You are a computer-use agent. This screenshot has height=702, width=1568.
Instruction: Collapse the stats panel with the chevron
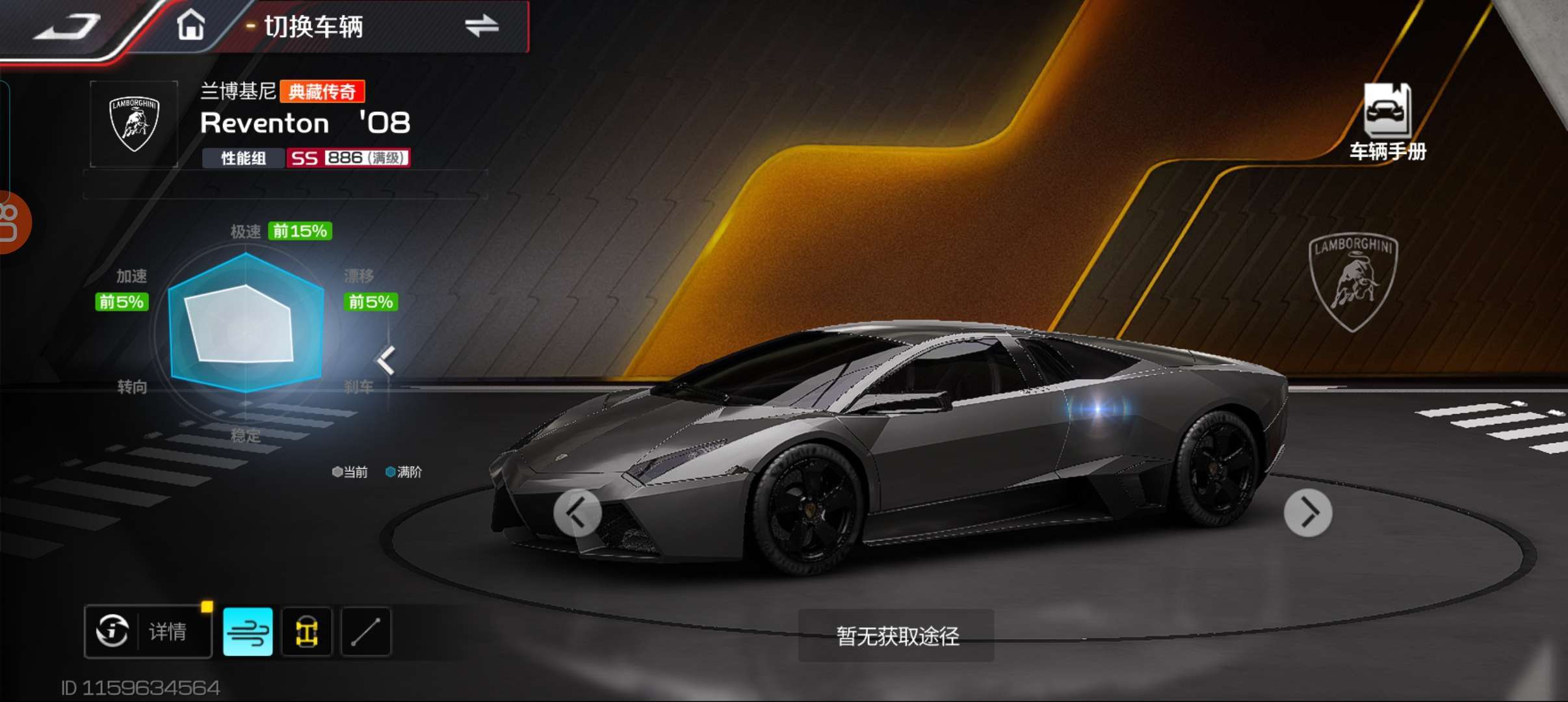(386, 361)
